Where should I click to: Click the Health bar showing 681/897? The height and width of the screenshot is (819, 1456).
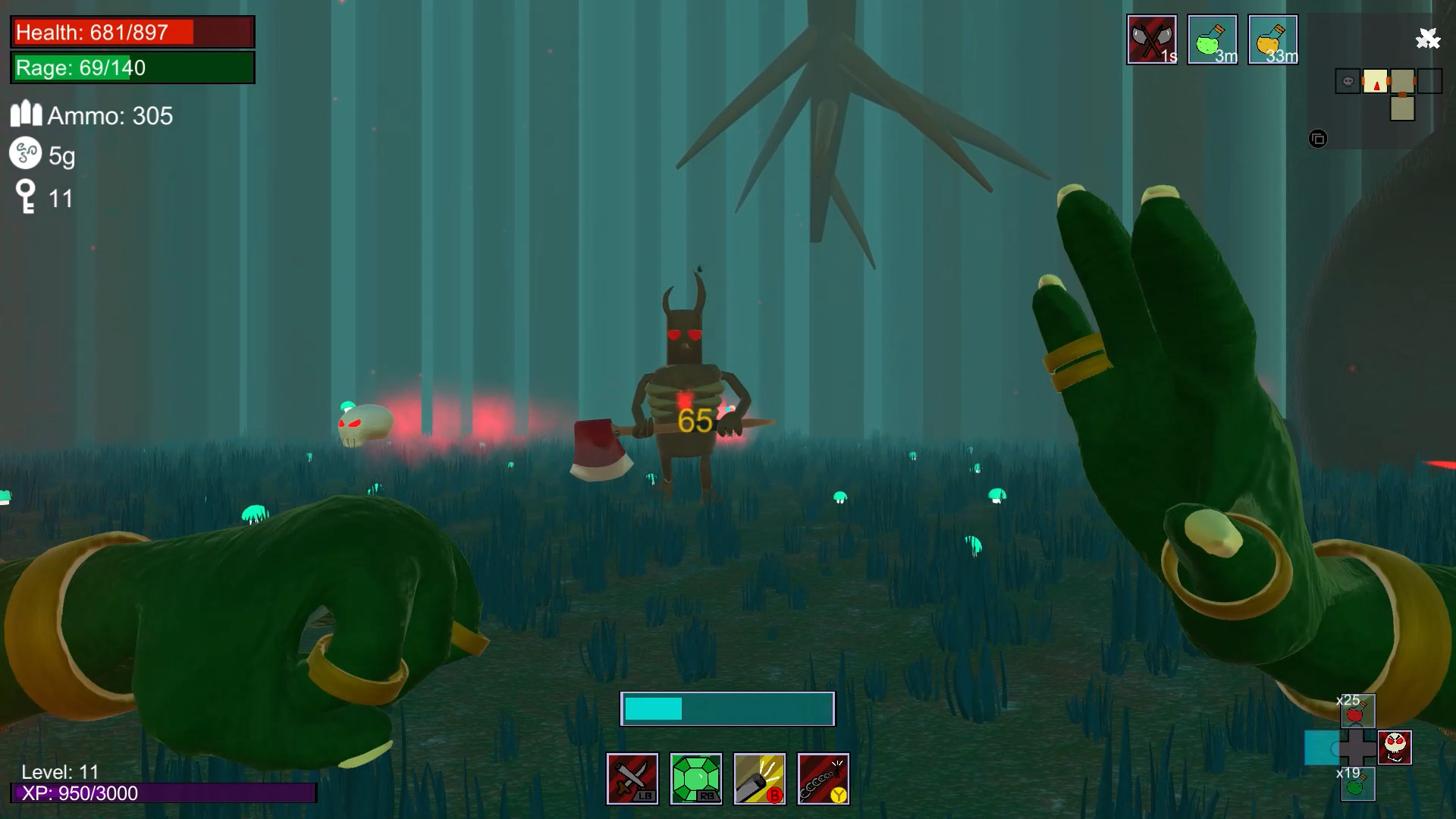(131, 33)
